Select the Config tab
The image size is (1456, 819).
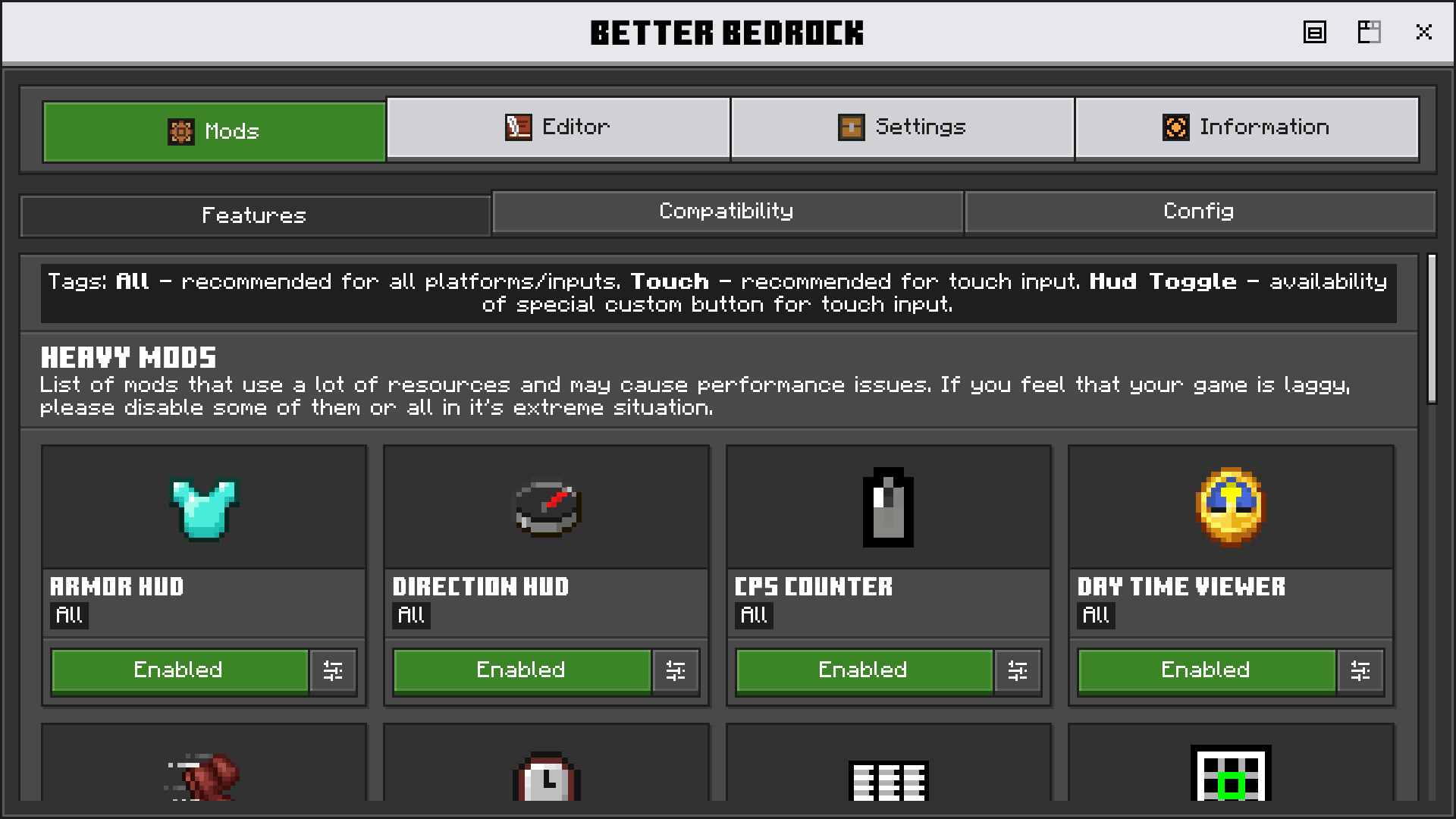point(1197,212)
